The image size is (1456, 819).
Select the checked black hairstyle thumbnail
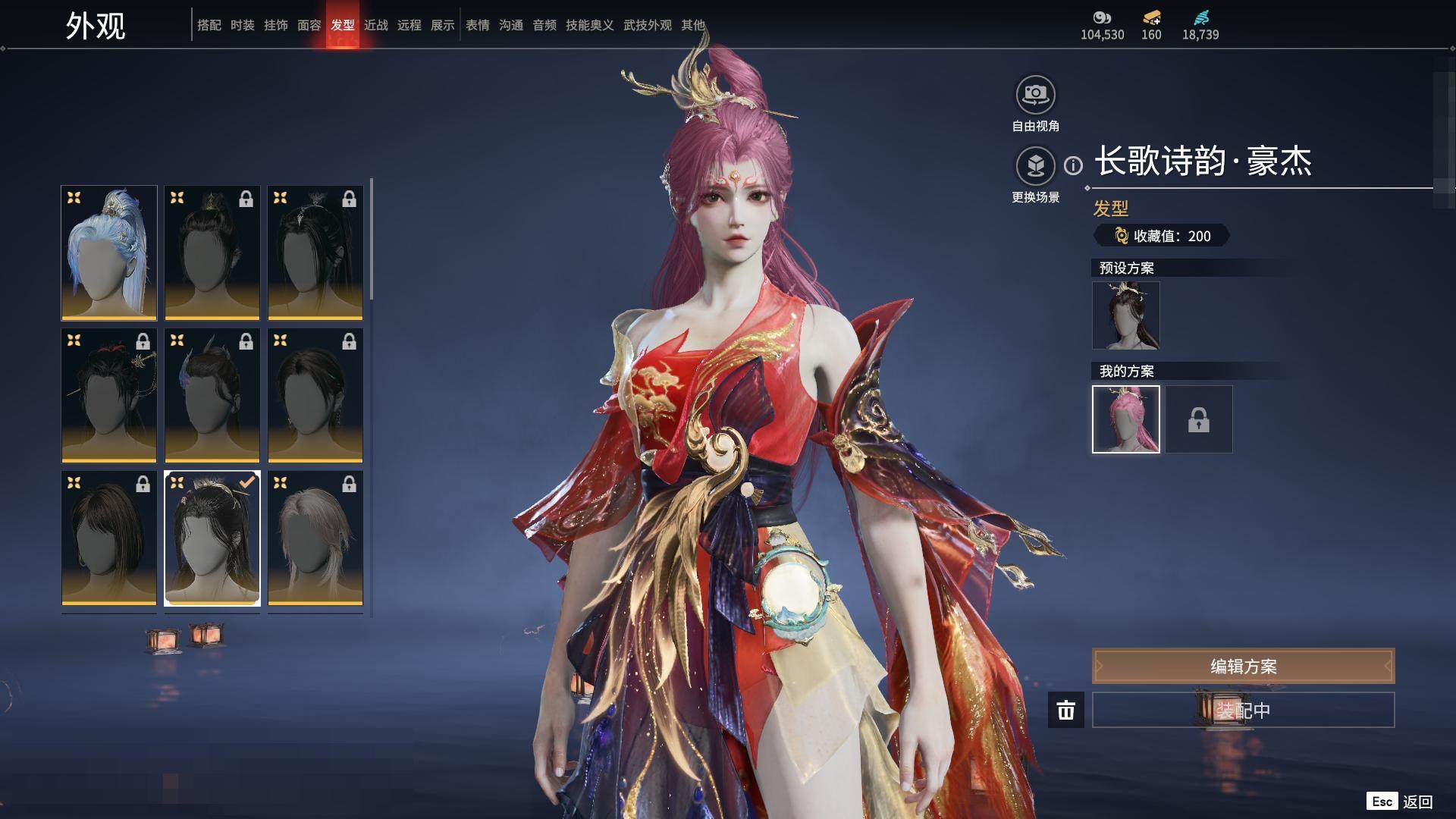point(212,538)
